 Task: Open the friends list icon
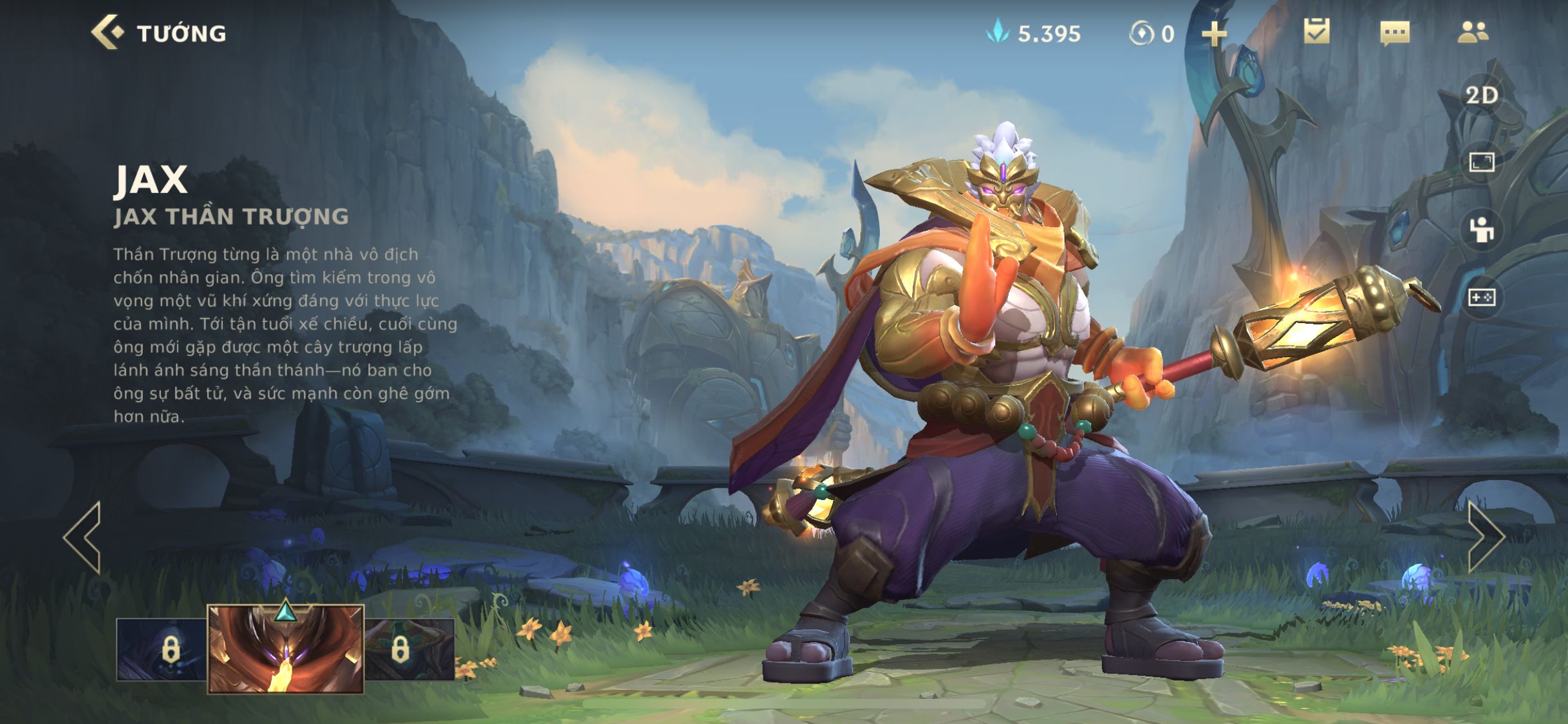1473,32
